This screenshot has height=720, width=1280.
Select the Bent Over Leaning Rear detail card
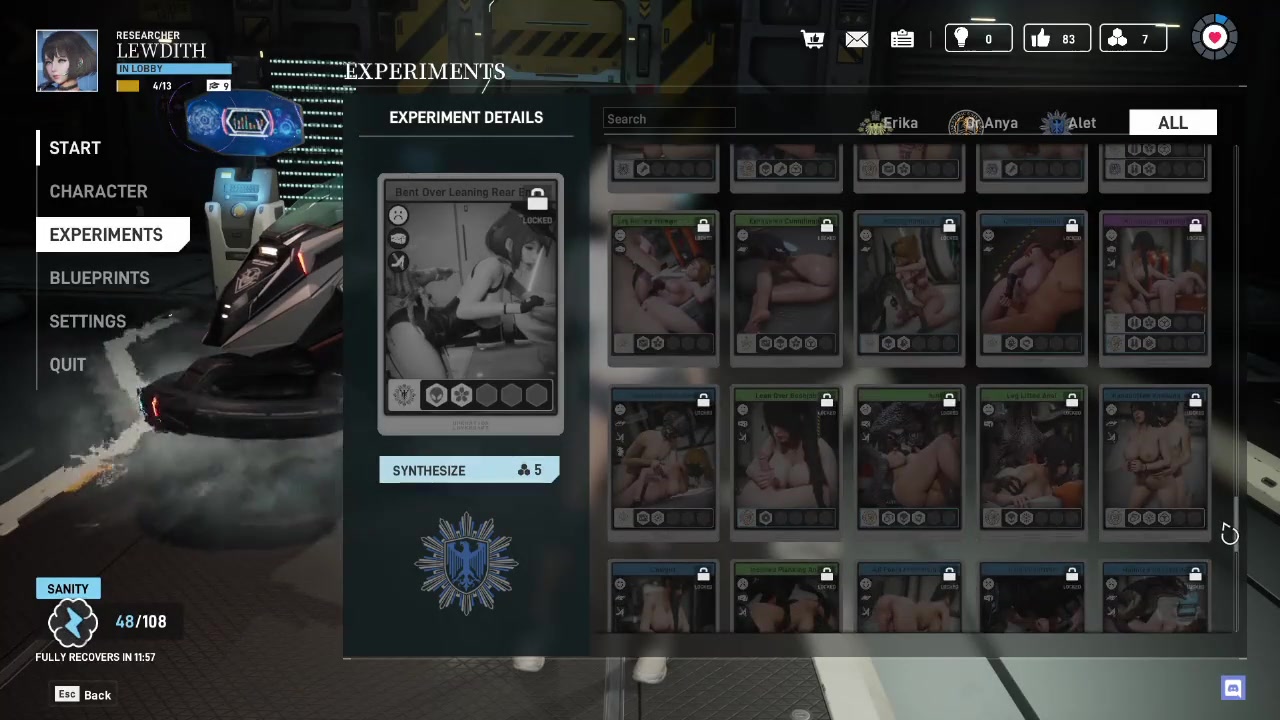pyautogui.click(x=470, y=304)
